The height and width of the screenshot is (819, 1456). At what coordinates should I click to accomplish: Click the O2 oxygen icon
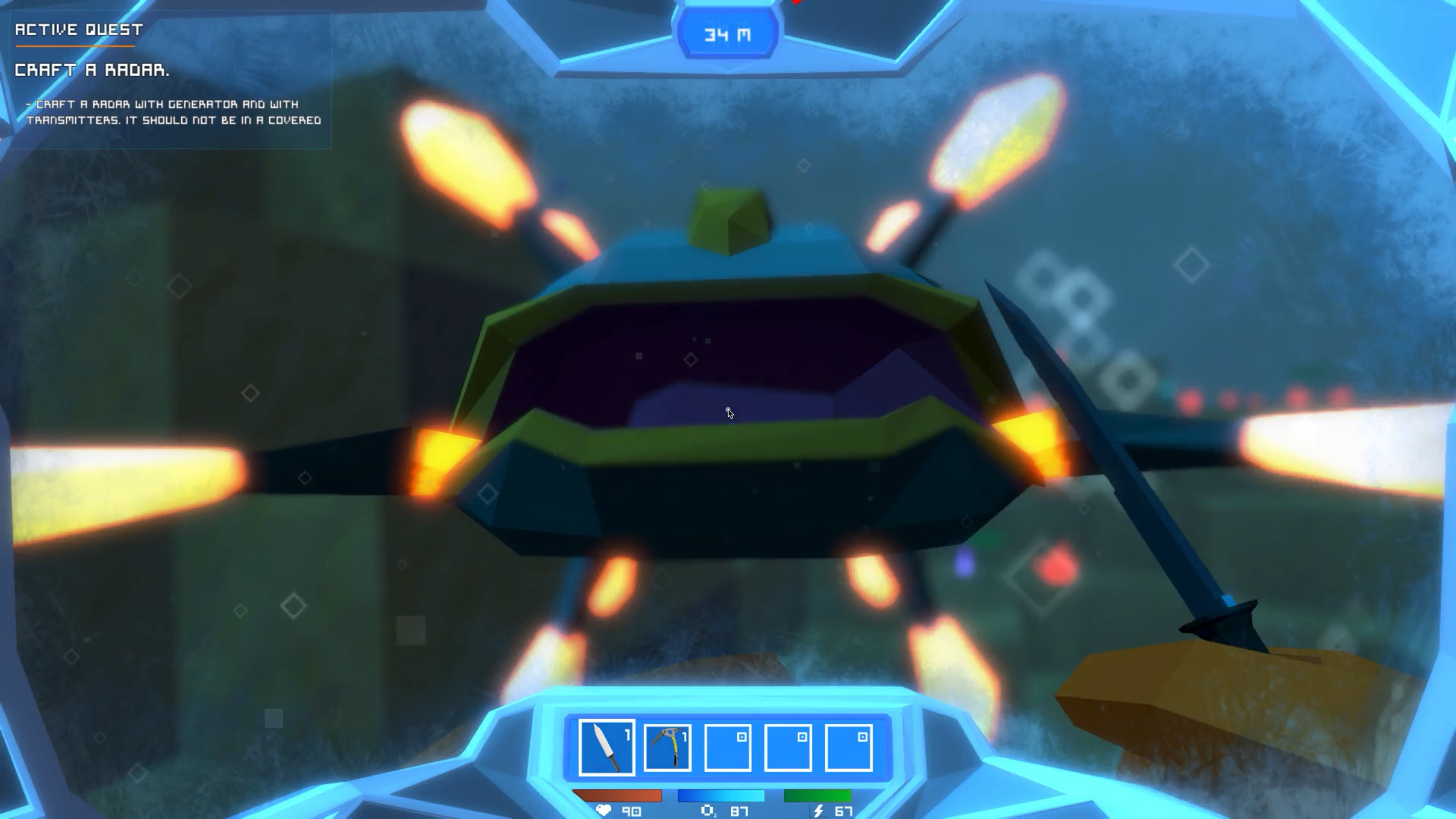tap(708, 811)
